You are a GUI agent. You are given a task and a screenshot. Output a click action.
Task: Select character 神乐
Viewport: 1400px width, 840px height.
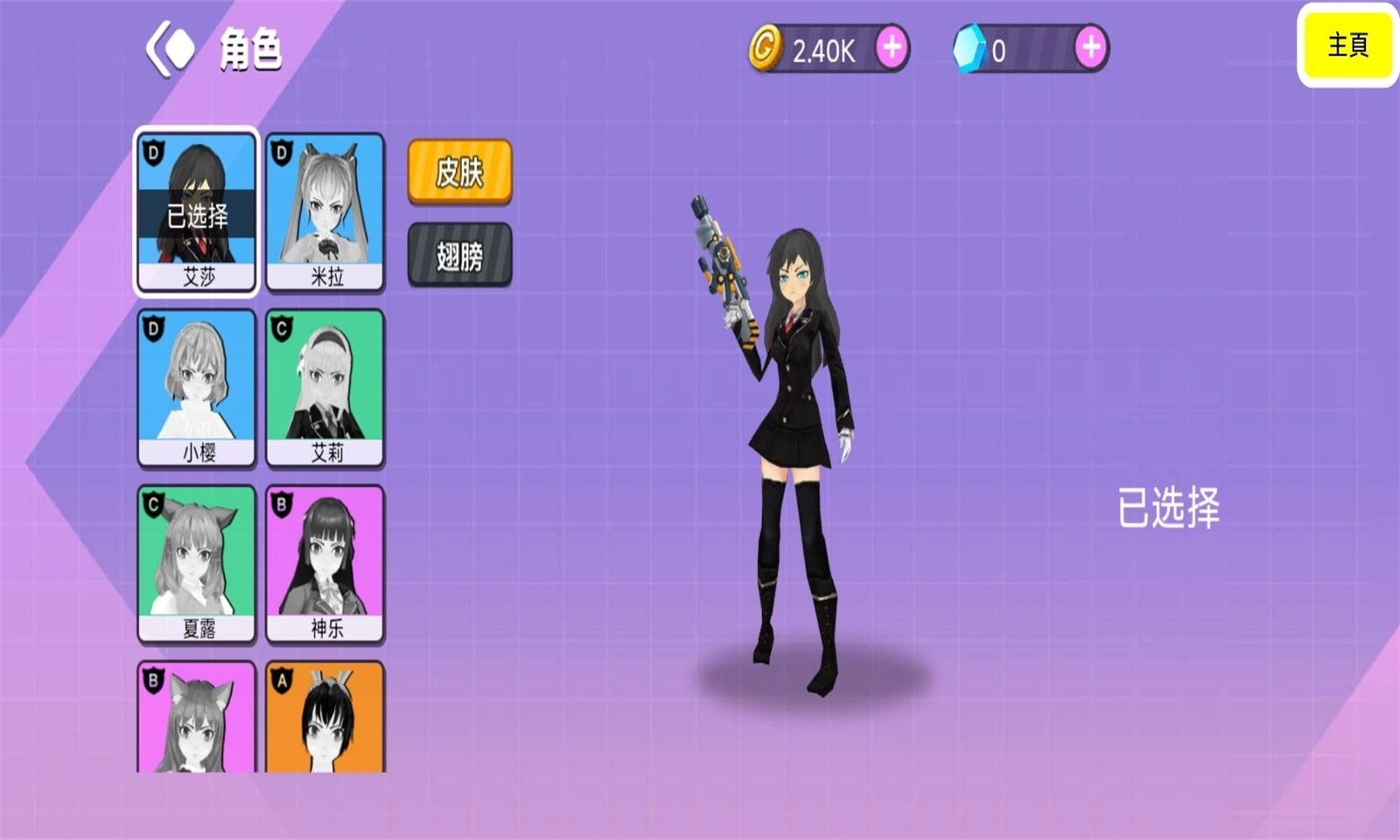(326, 563)
